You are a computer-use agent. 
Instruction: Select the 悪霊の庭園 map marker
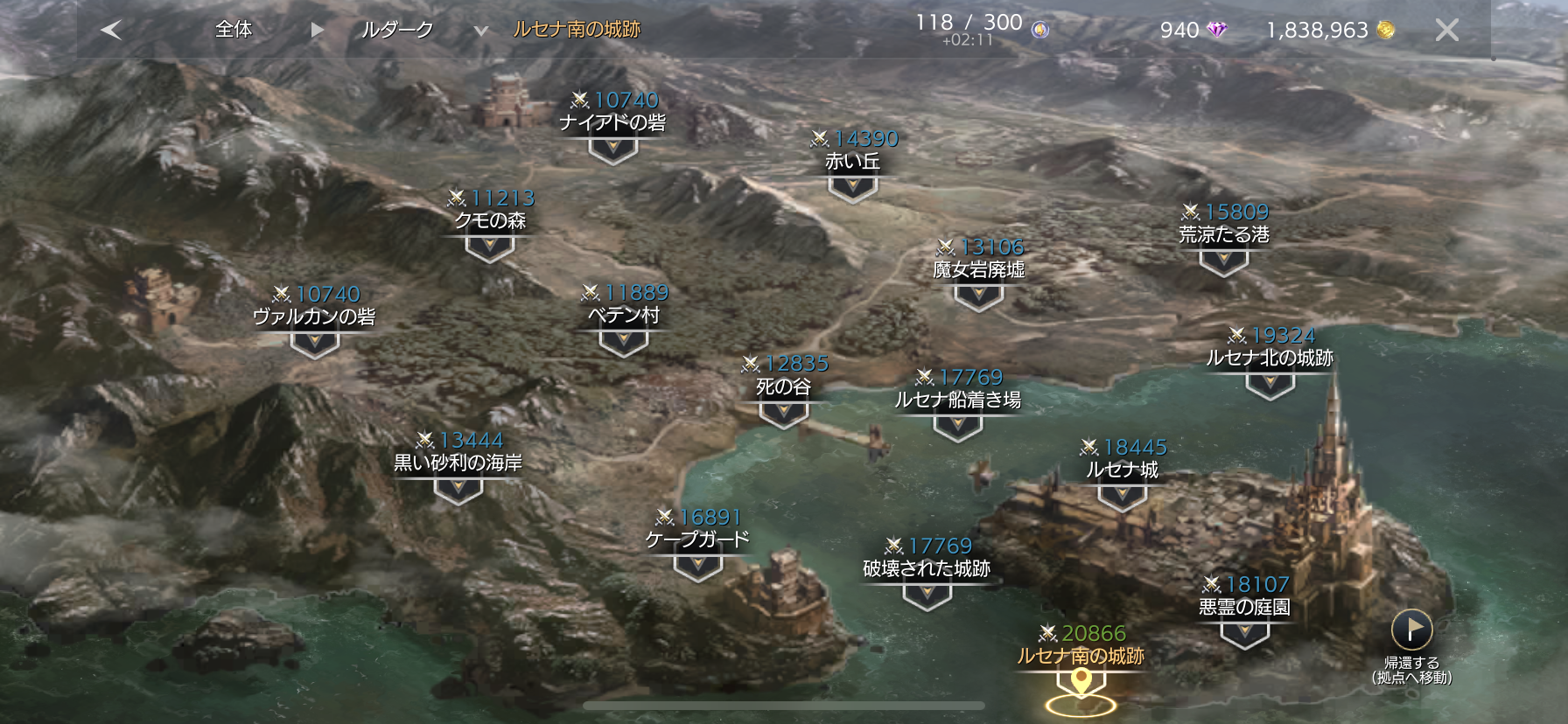pos(1244,633)
